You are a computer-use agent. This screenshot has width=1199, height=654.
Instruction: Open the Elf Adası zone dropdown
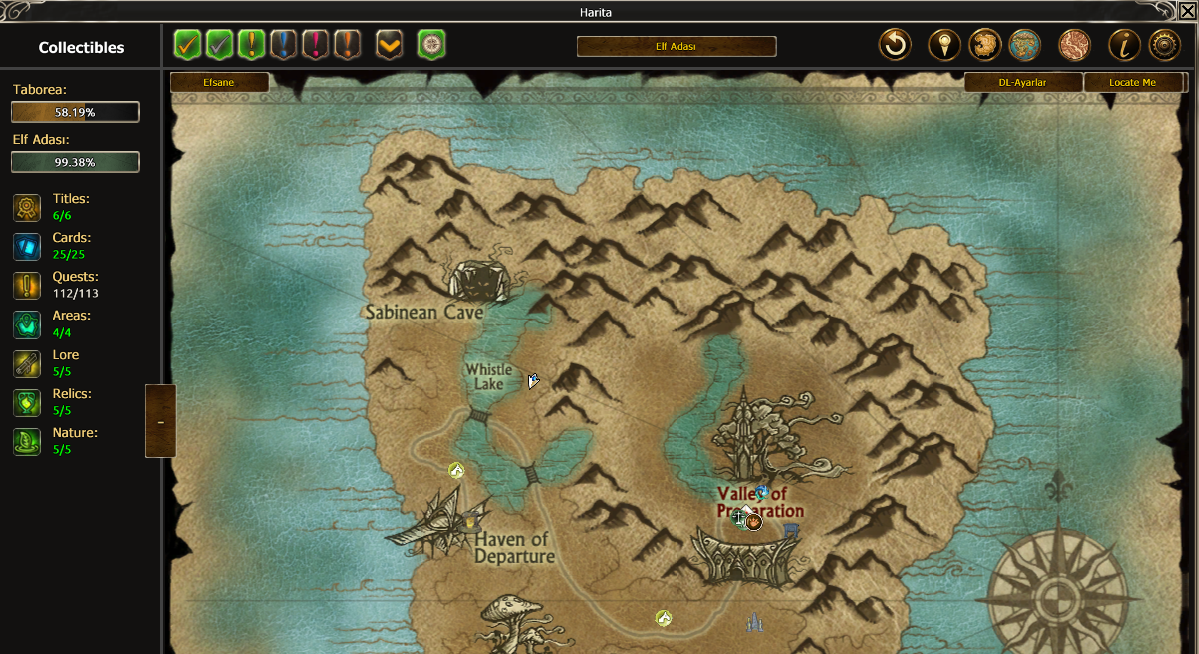click(676, 47)
